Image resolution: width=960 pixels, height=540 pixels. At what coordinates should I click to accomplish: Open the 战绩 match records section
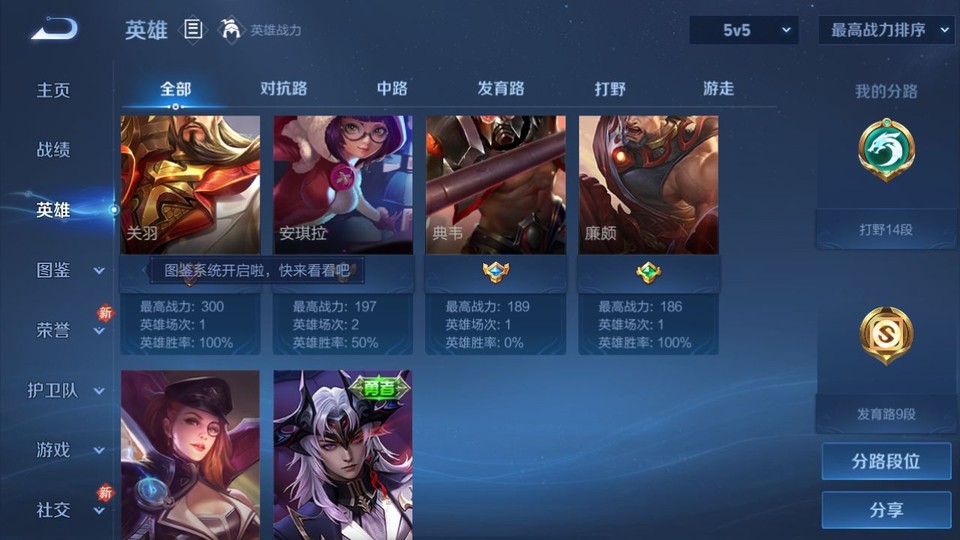tap(54, 150)
